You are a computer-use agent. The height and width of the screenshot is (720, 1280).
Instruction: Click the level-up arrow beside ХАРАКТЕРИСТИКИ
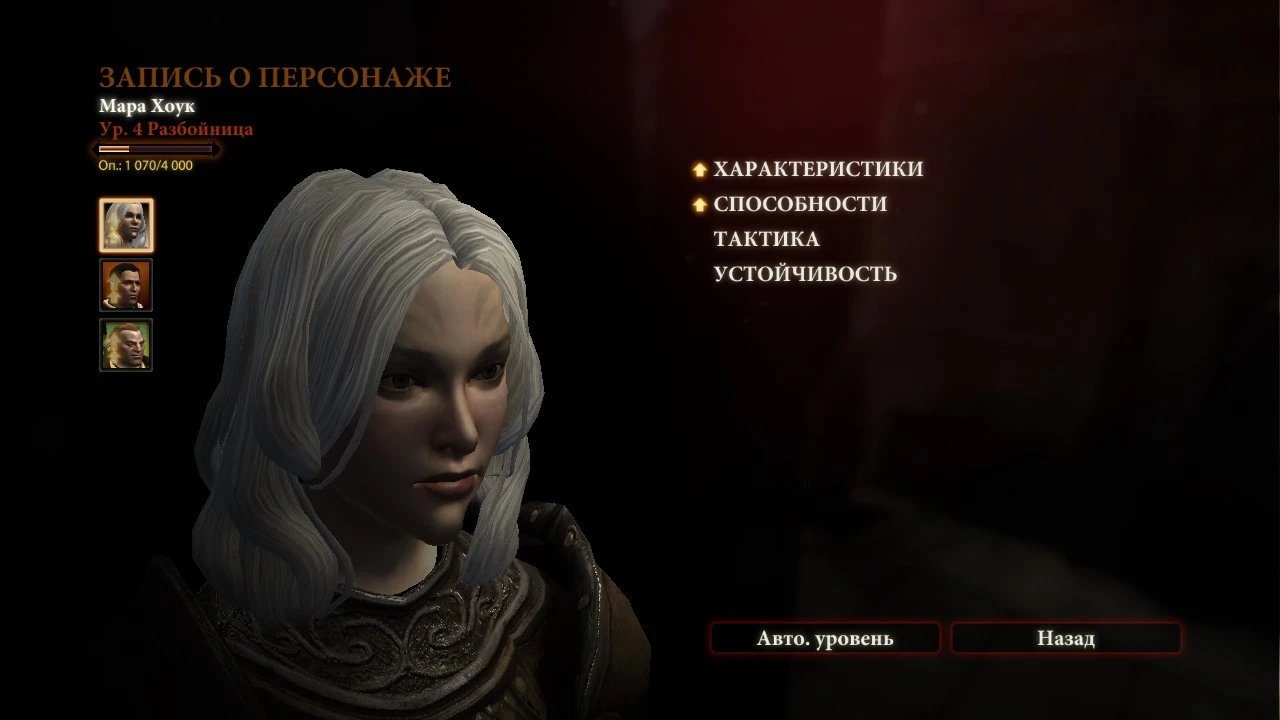point(698,169)
